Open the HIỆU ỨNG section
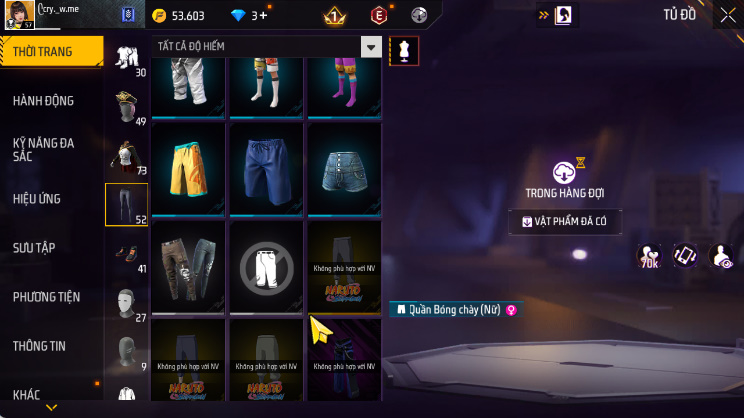 (38, 198)
